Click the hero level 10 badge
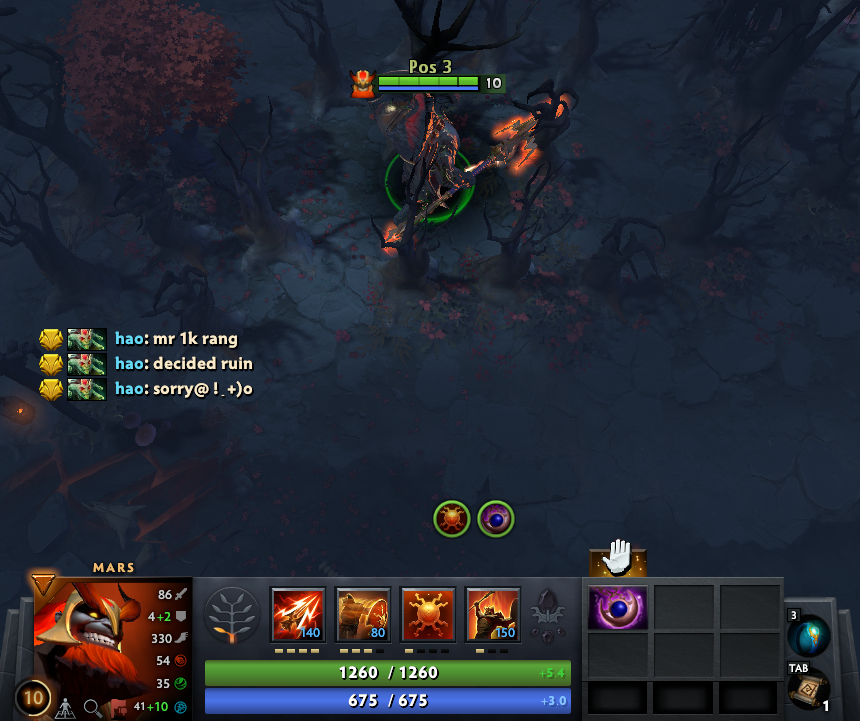The height and width of the screenshot is (721, 860). (33, 697)
